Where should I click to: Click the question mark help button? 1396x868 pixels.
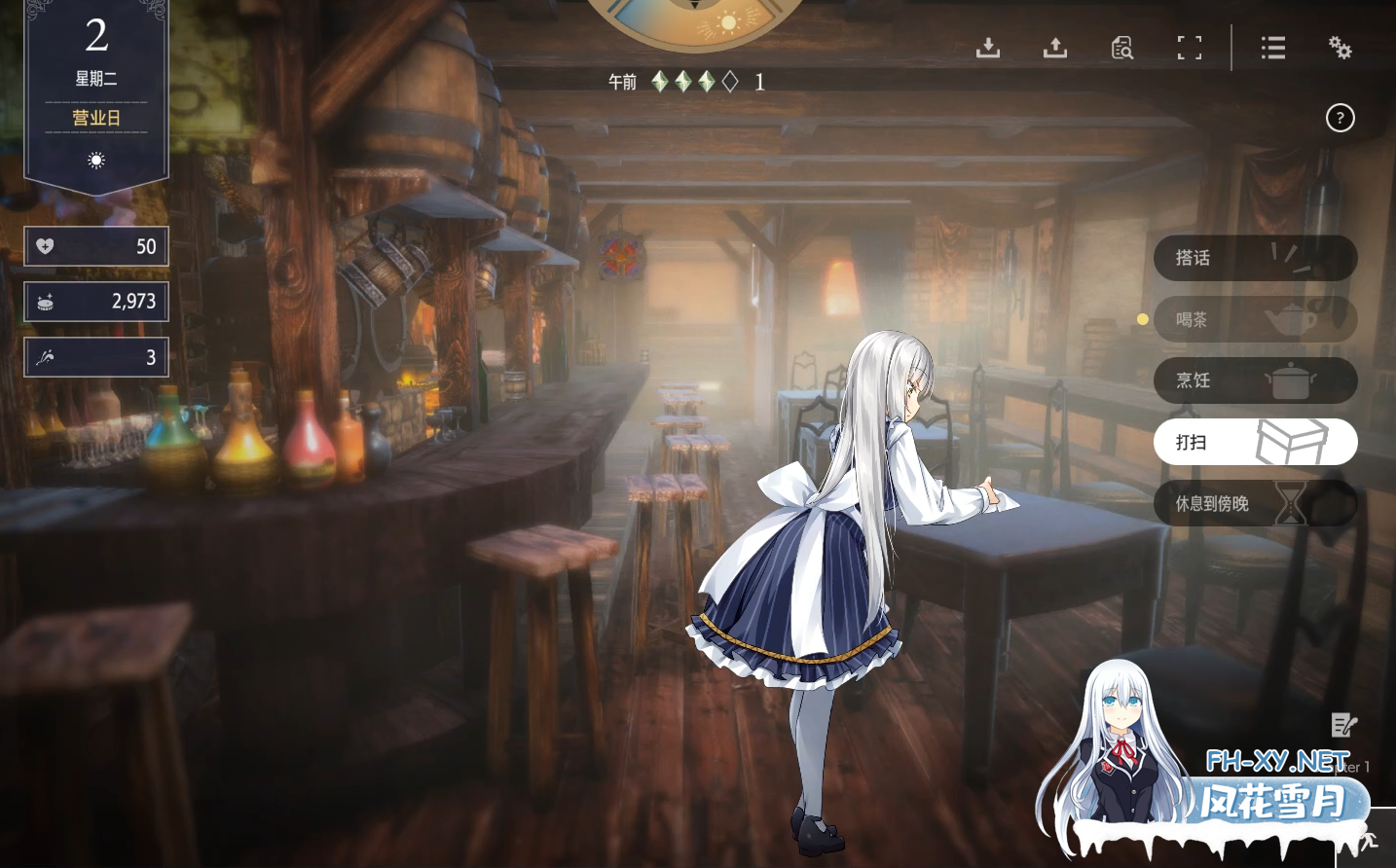point(1341,118)
